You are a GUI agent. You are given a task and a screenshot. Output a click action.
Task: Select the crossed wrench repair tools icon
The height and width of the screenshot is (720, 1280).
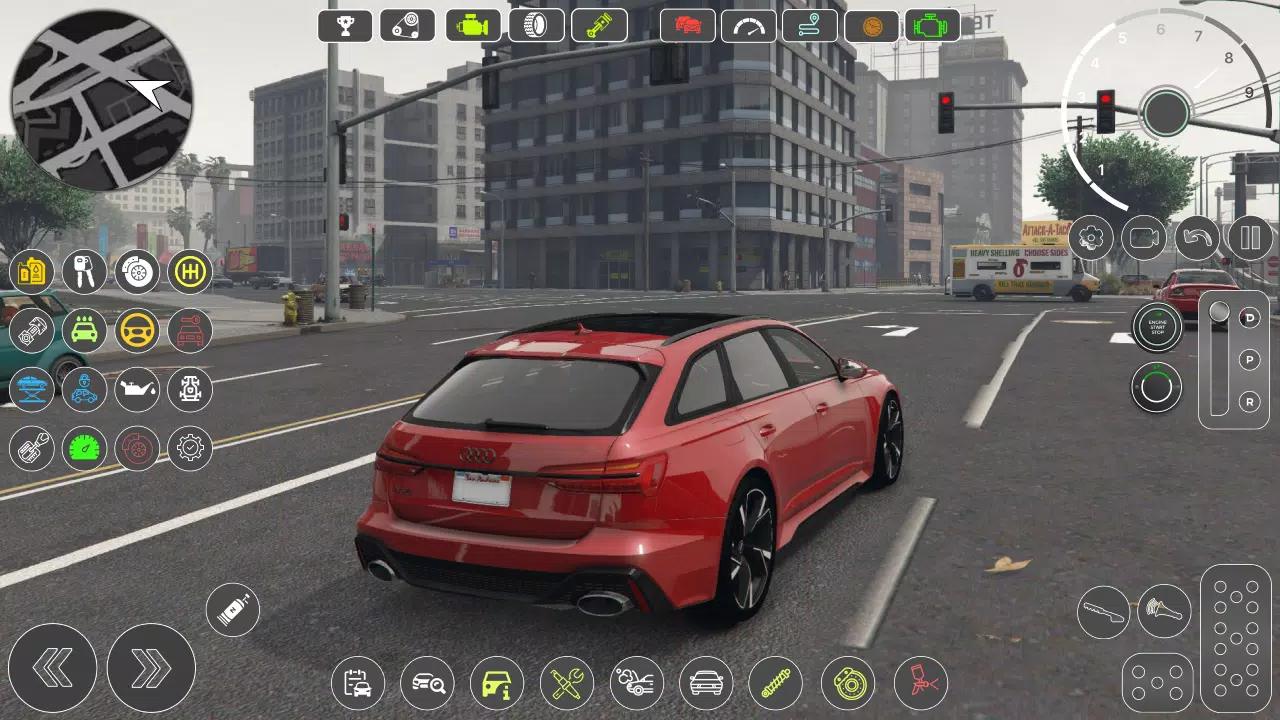(x=567, y=682)
